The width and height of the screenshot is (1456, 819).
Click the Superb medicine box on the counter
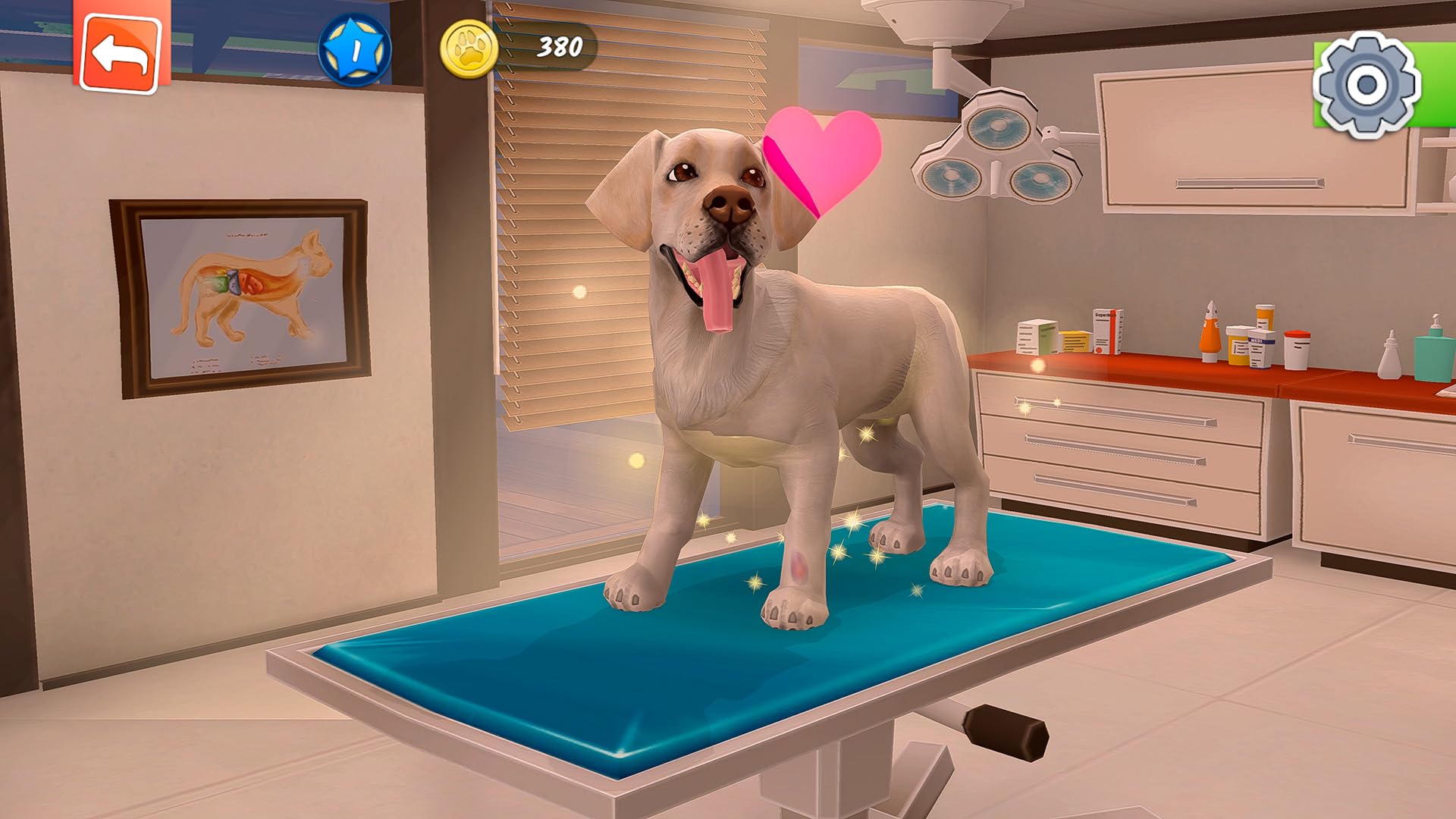pyautogui.click(x=1106, y=330)
